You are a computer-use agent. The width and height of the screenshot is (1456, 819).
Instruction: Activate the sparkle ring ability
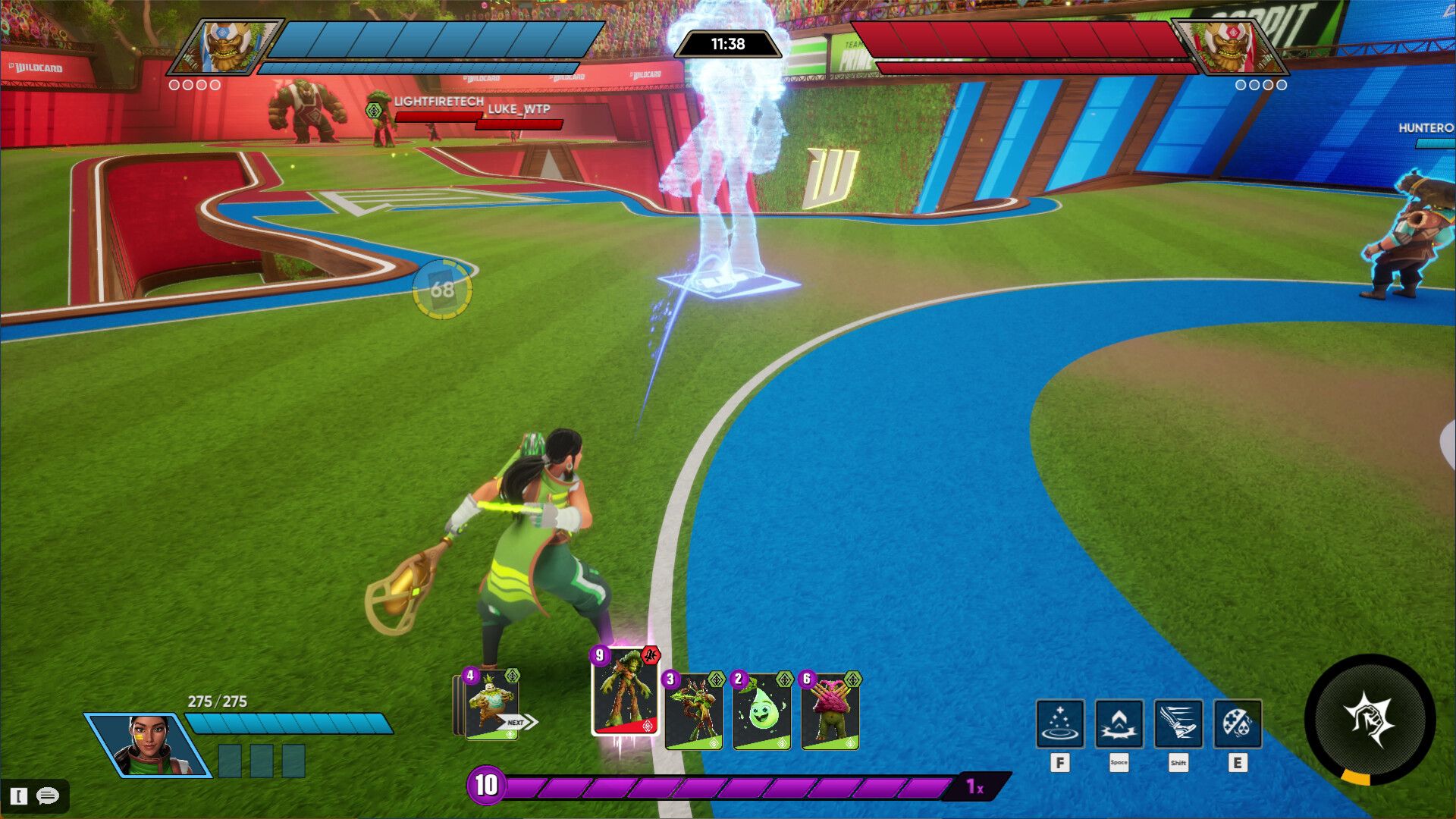point(1059,723)
